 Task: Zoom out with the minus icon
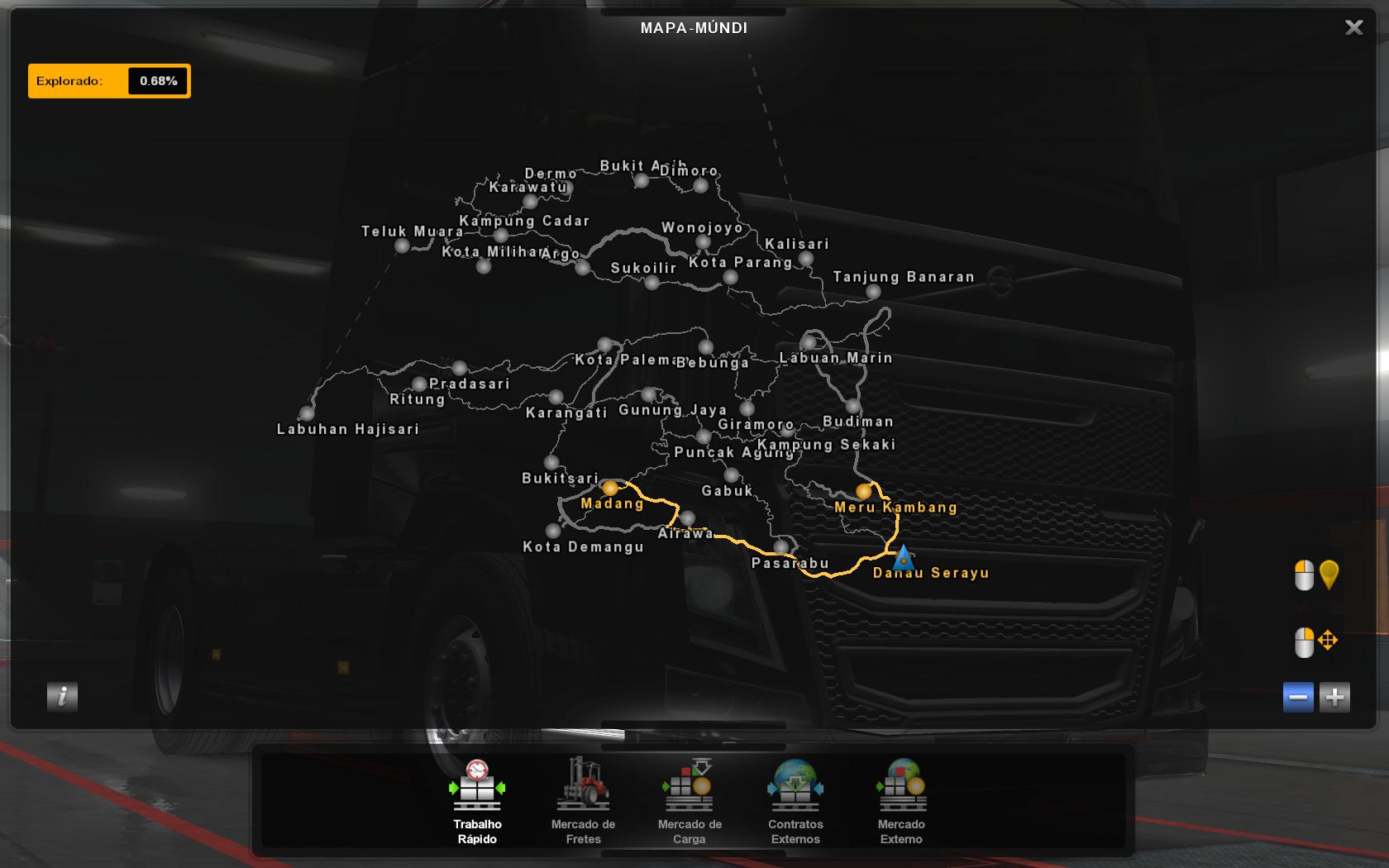click(x=1296, y=697)
